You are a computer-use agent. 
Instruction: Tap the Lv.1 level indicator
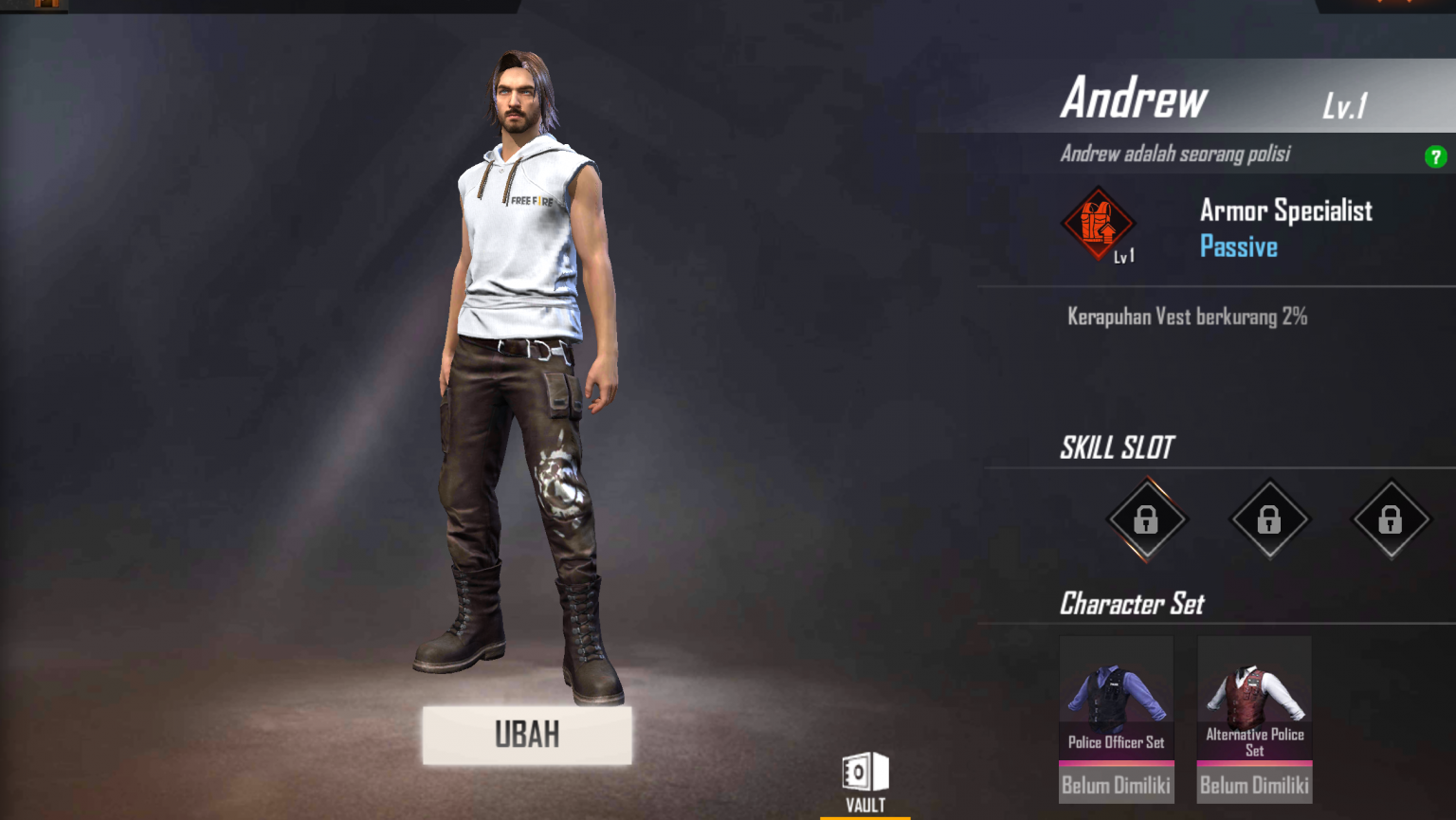click(x=1341, y=106)
